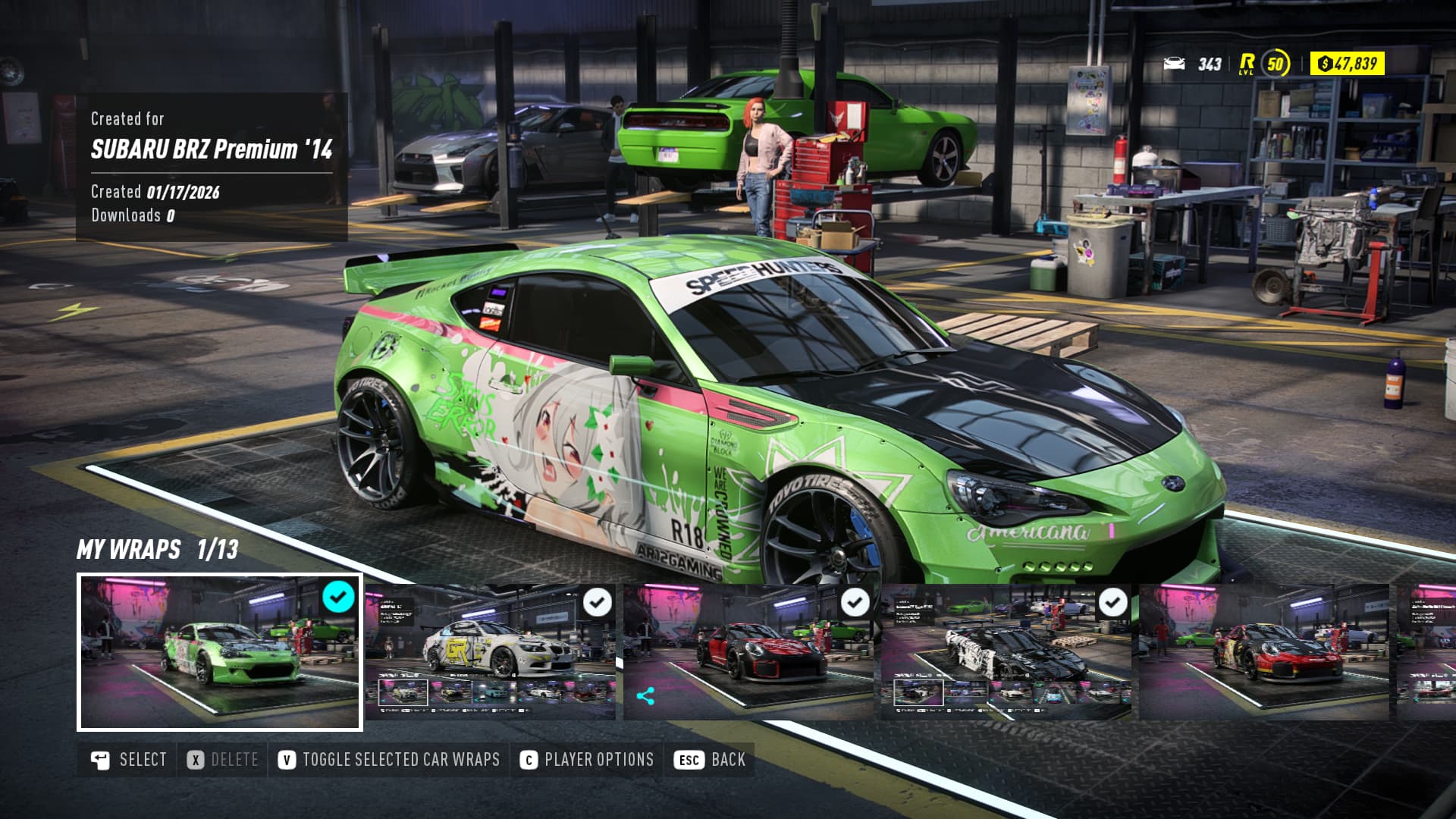The height and width of the screenshot is (819, 1456).
Task: Pick the red and black Porsche wrap
Action: [748, 652]
